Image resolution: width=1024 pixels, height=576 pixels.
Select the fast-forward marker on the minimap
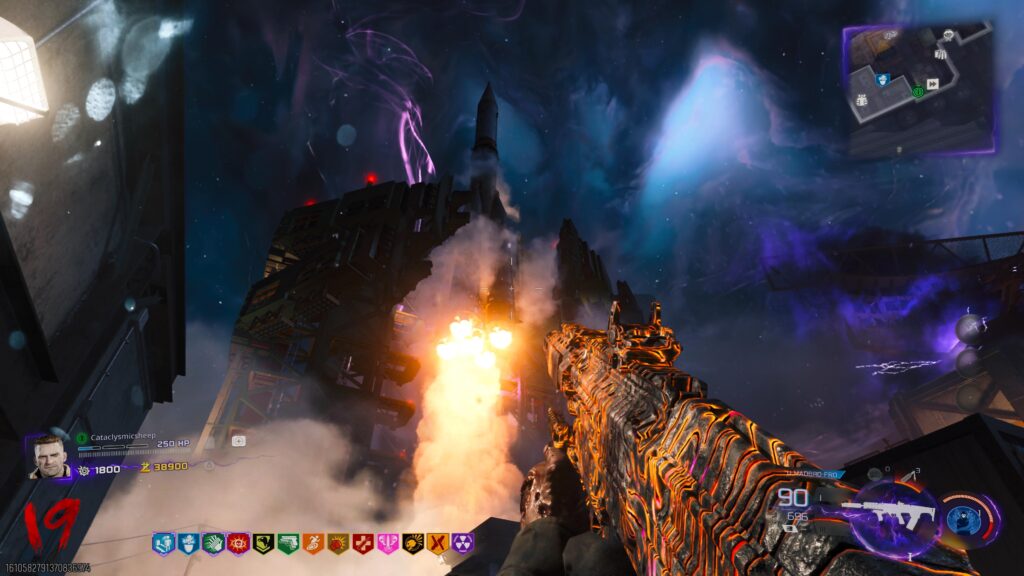(933, 84)
